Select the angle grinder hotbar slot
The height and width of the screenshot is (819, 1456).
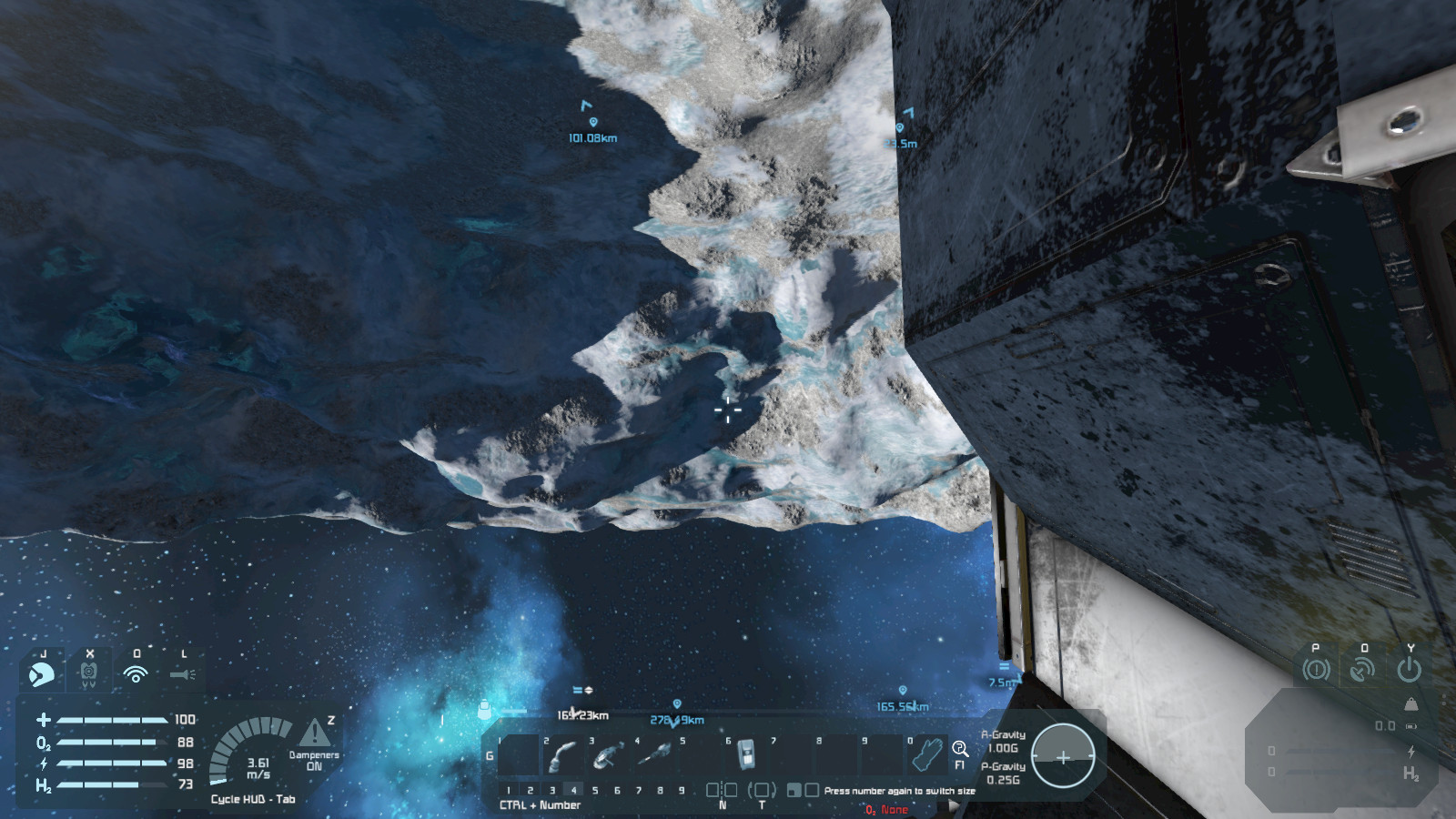pyautogui.click(x=608, y=755)
